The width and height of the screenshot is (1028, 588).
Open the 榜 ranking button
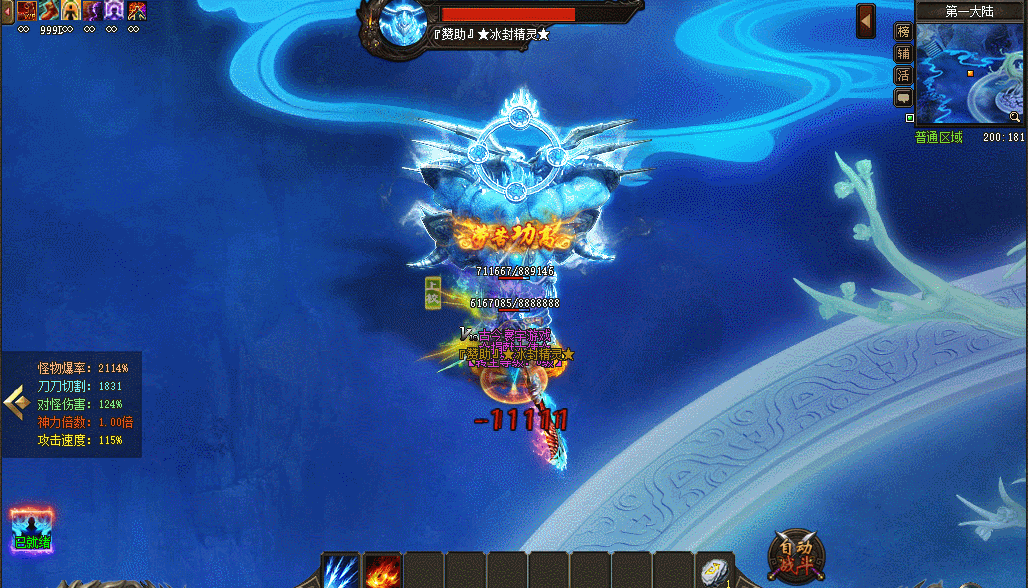coord(903,31)
